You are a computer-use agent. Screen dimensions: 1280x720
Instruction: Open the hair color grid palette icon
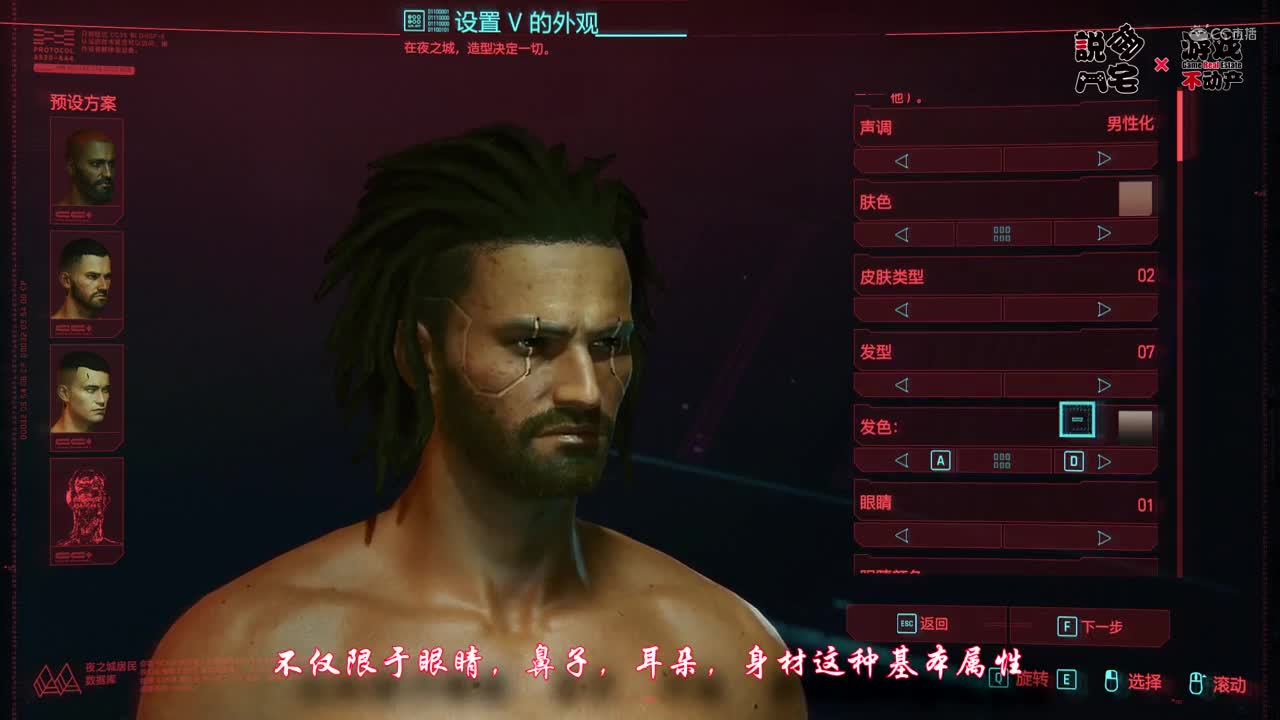pos(1001,461)
